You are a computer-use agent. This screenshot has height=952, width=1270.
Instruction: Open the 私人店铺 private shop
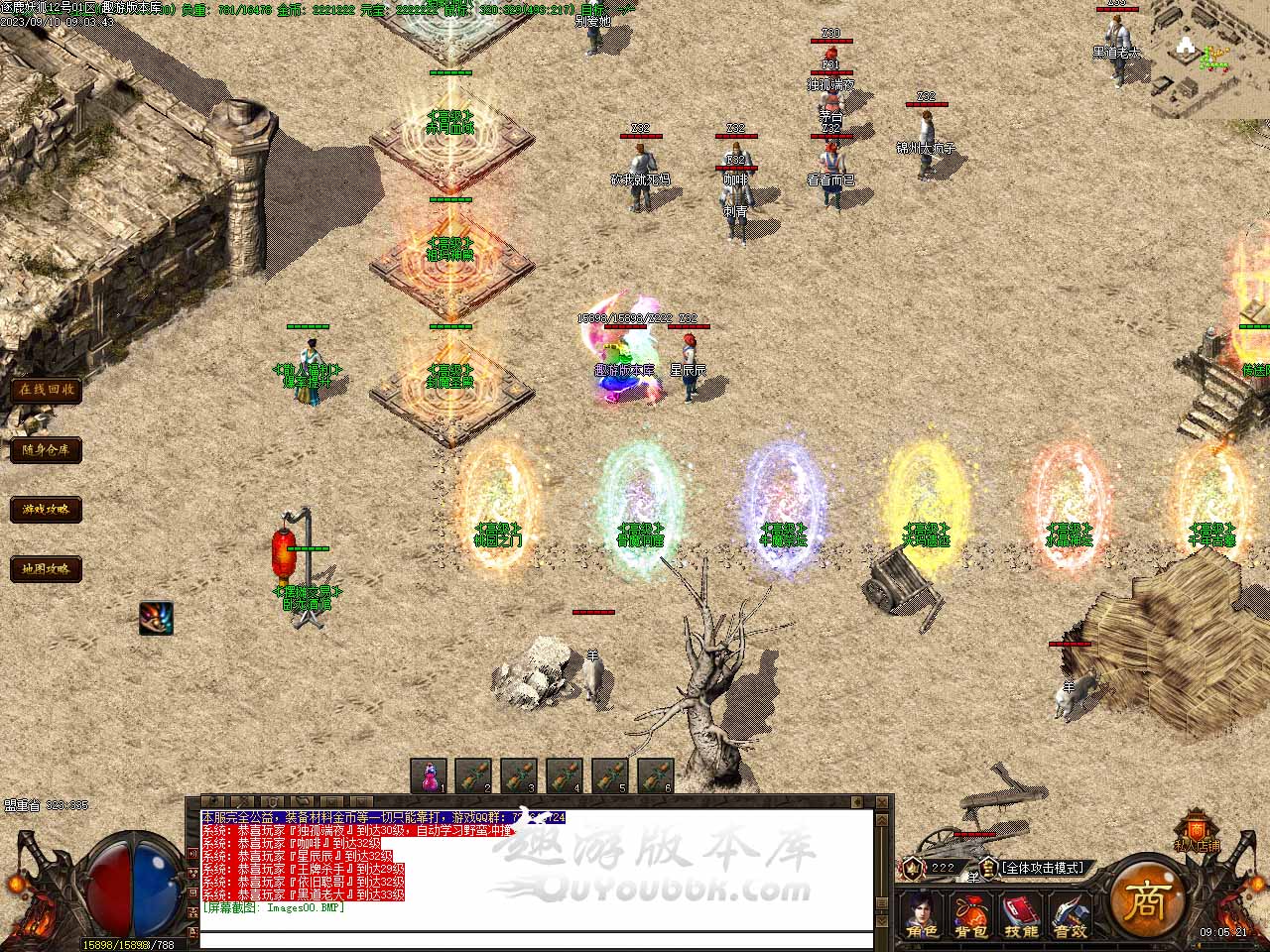1198,831
